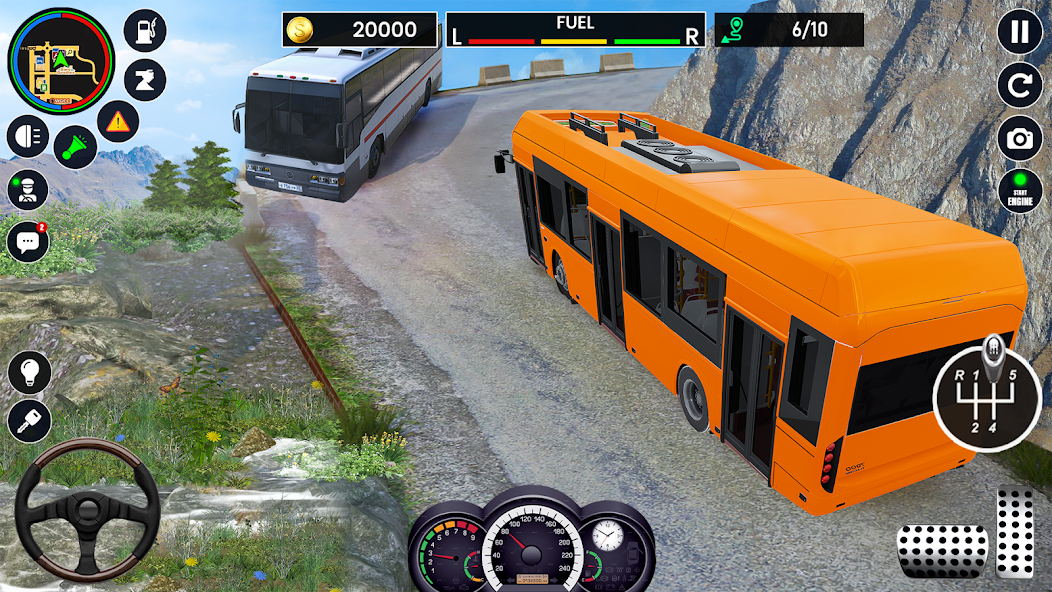Click the anvil-shaped icon button
Screen dimensions: 1052x592
click(x=145, y=80)
